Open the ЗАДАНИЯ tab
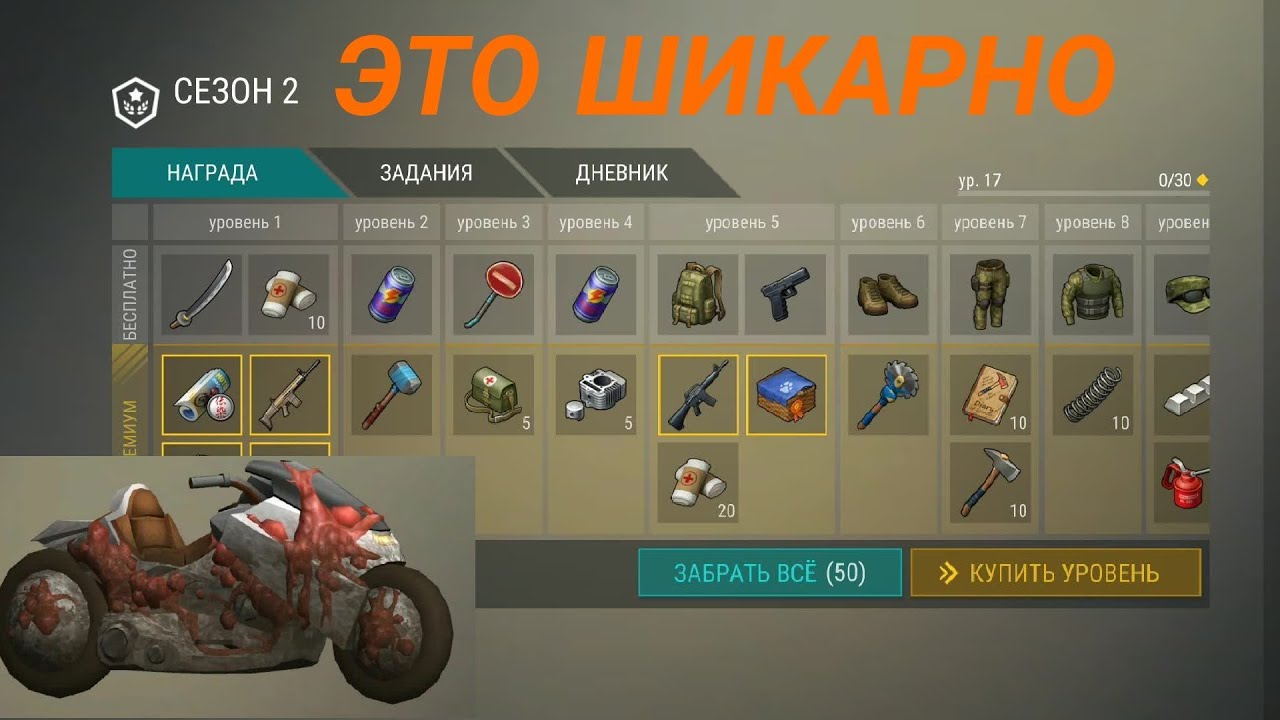This screenshot has width=1280, height=720. [425, 173]
